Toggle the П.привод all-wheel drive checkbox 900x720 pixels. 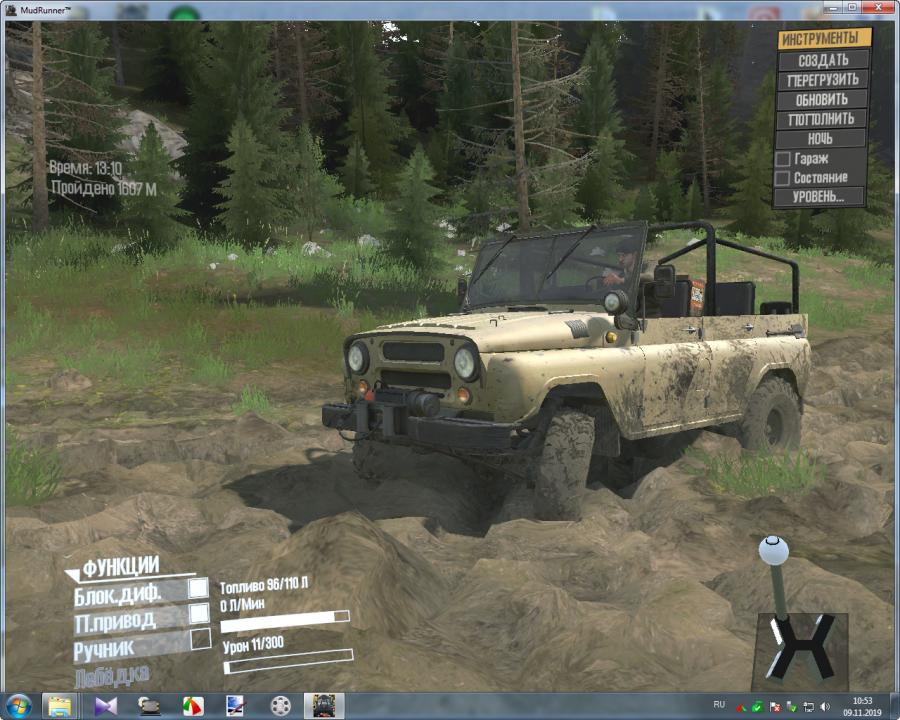[x=199, y=612]
